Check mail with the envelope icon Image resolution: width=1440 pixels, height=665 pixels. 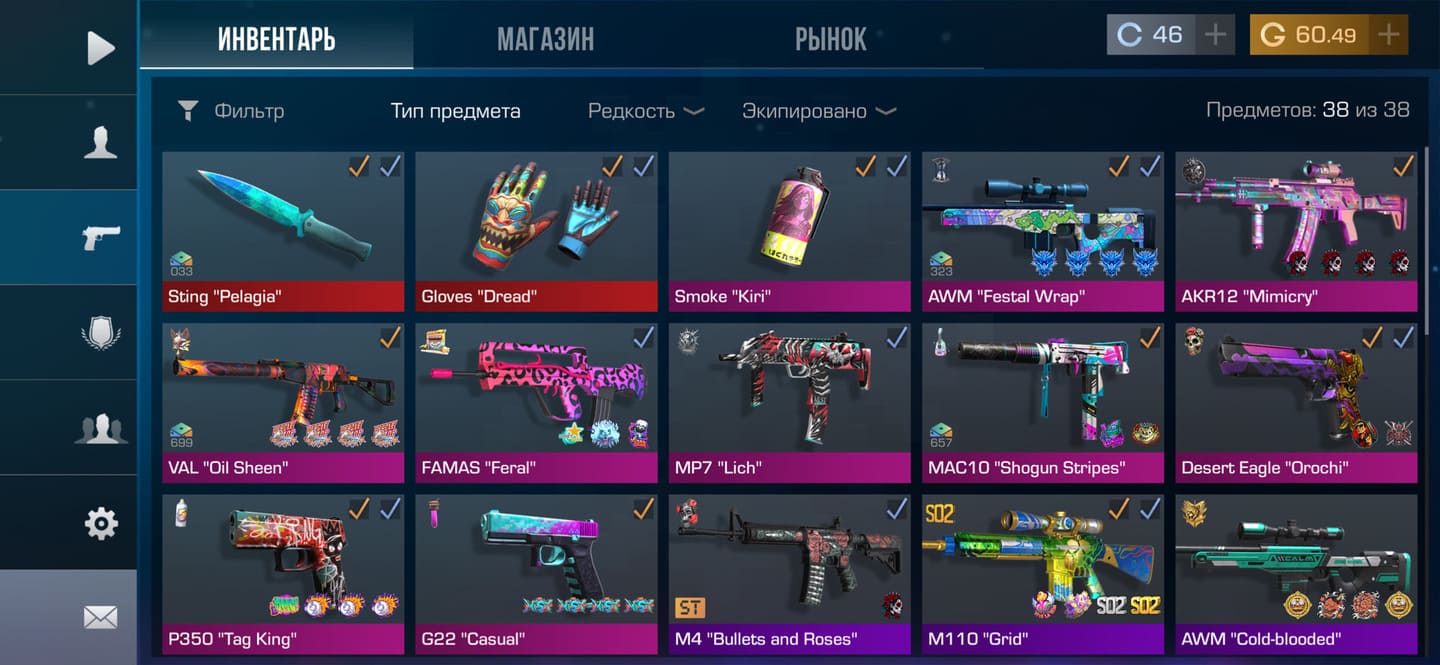100,618
